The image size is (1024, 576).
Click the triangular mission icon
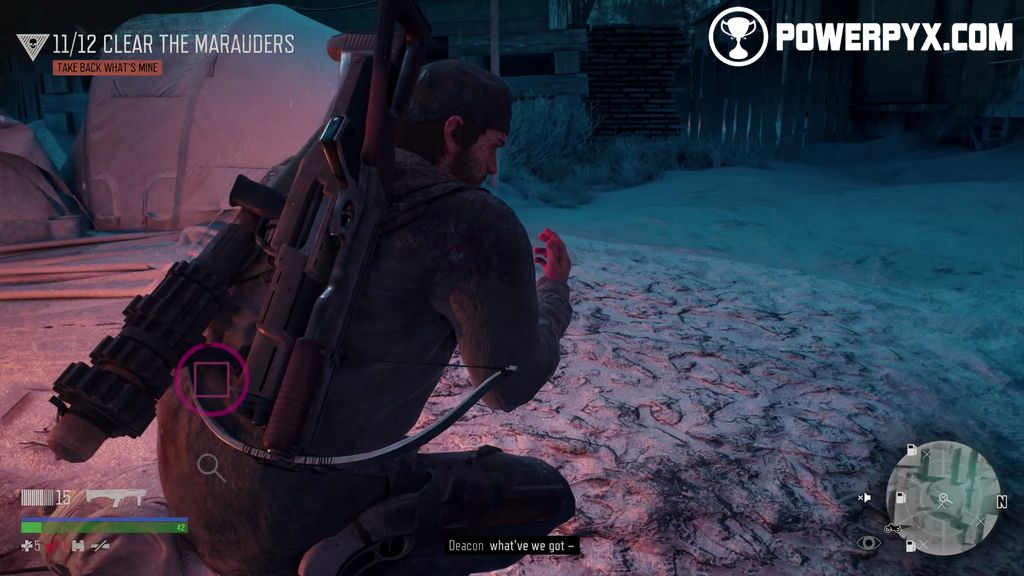pyautogui.click(x=32, y=46)
